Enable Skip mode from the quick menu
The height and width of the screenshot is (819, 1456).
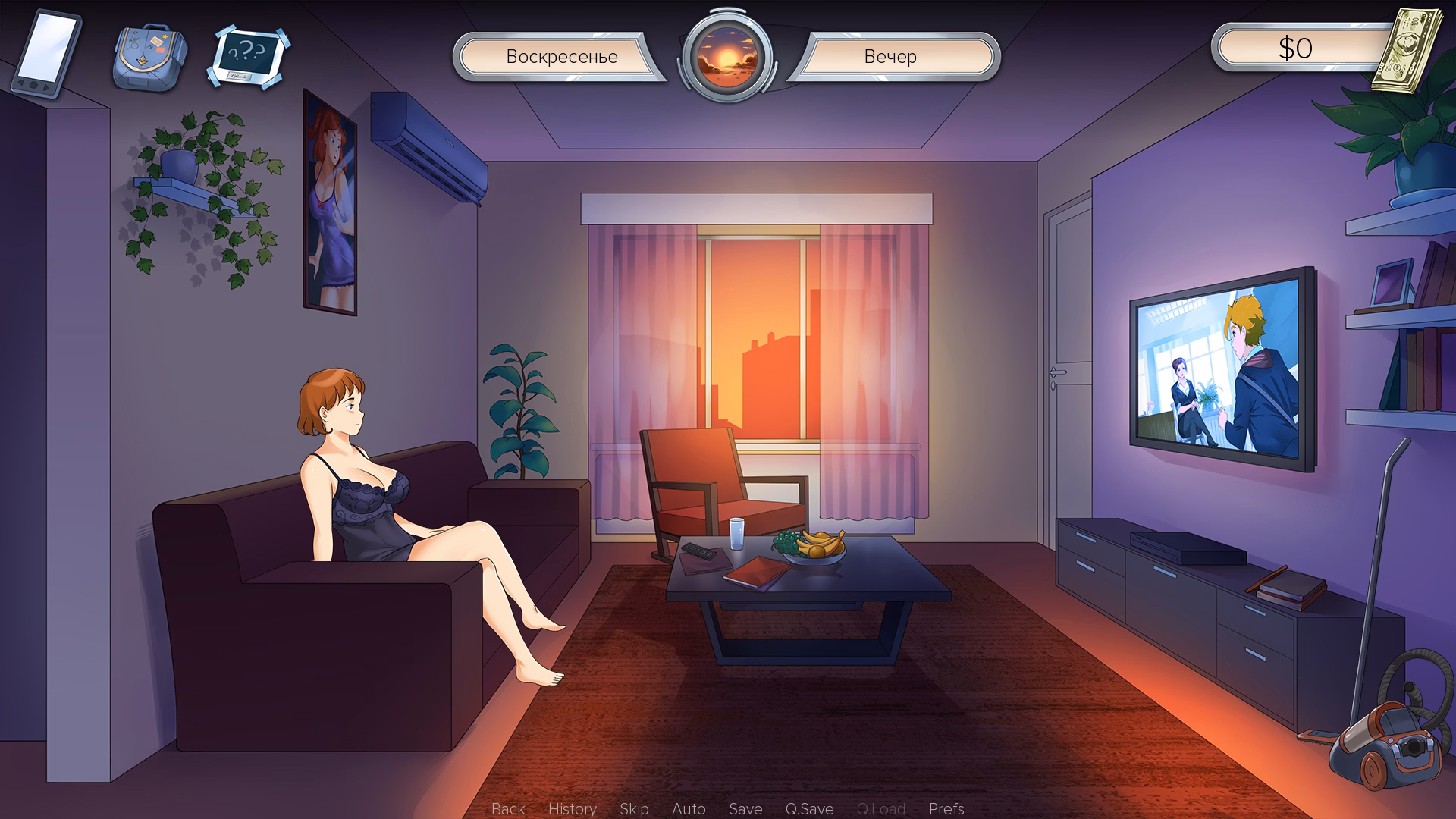635,809
